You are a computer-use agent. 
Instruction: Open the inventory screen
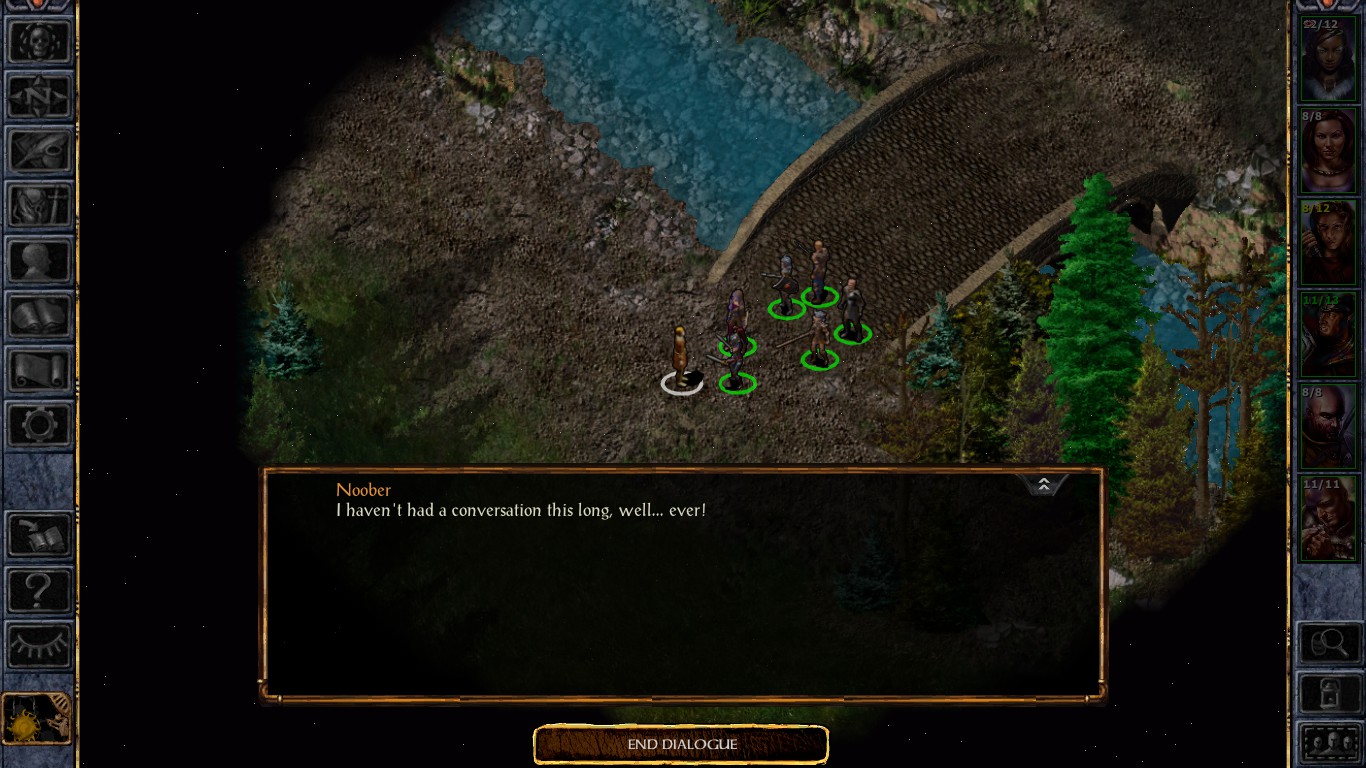39,206
